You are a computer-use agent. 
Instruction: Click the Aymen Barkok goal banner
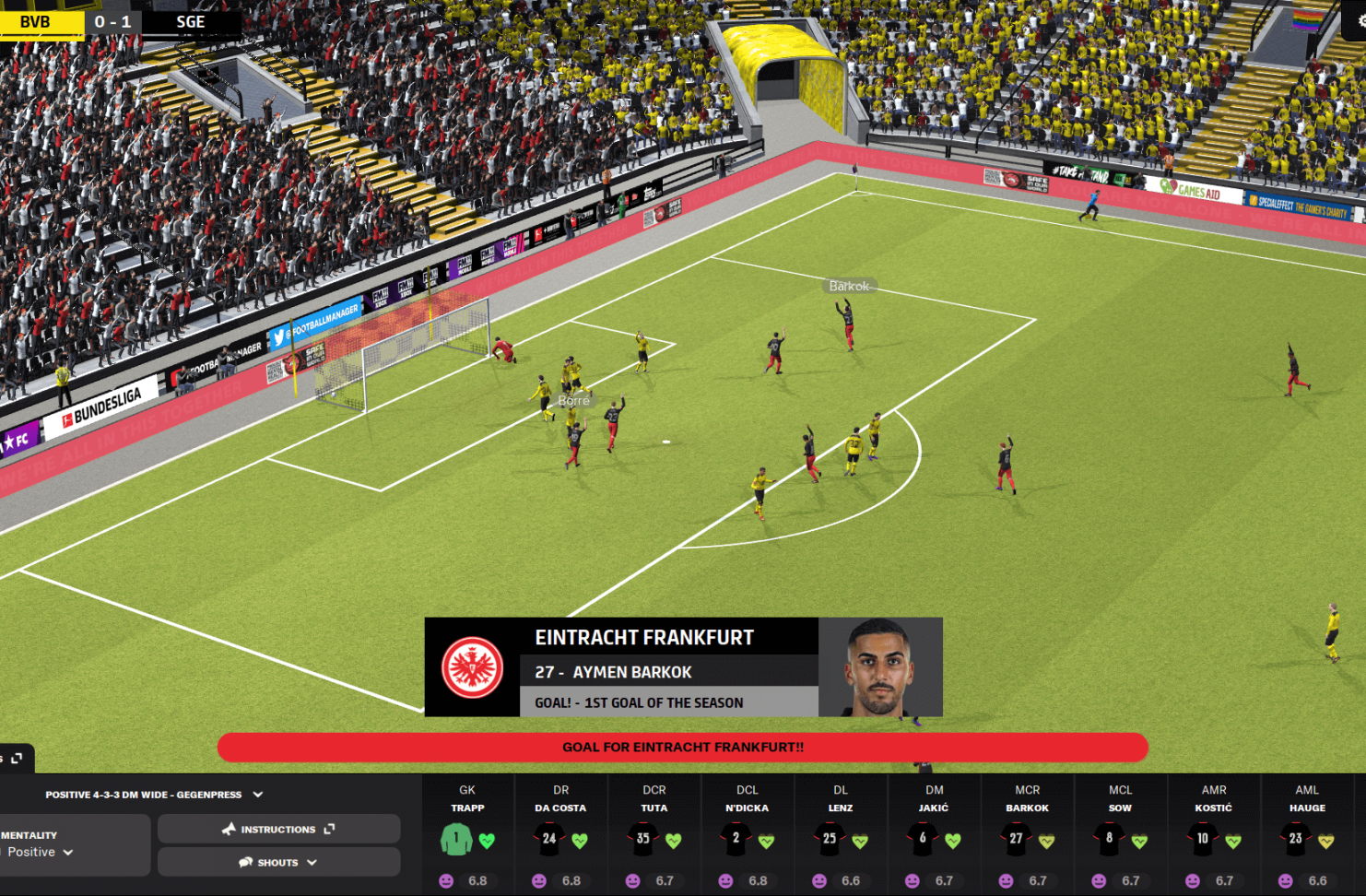[683, 667]
